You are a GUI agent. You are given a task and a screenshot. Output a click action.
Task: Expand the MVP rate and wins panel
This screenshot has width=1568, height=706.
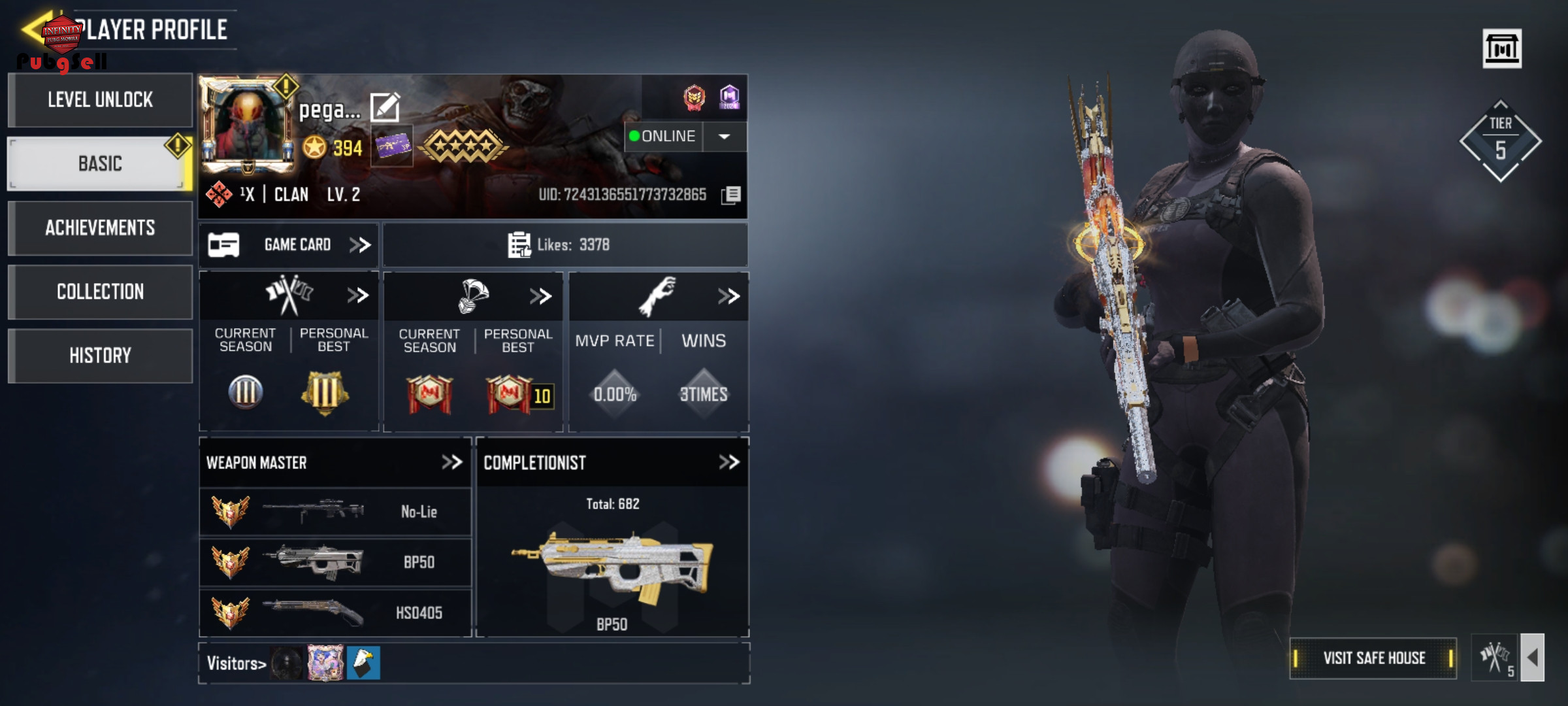coord(728,296)
